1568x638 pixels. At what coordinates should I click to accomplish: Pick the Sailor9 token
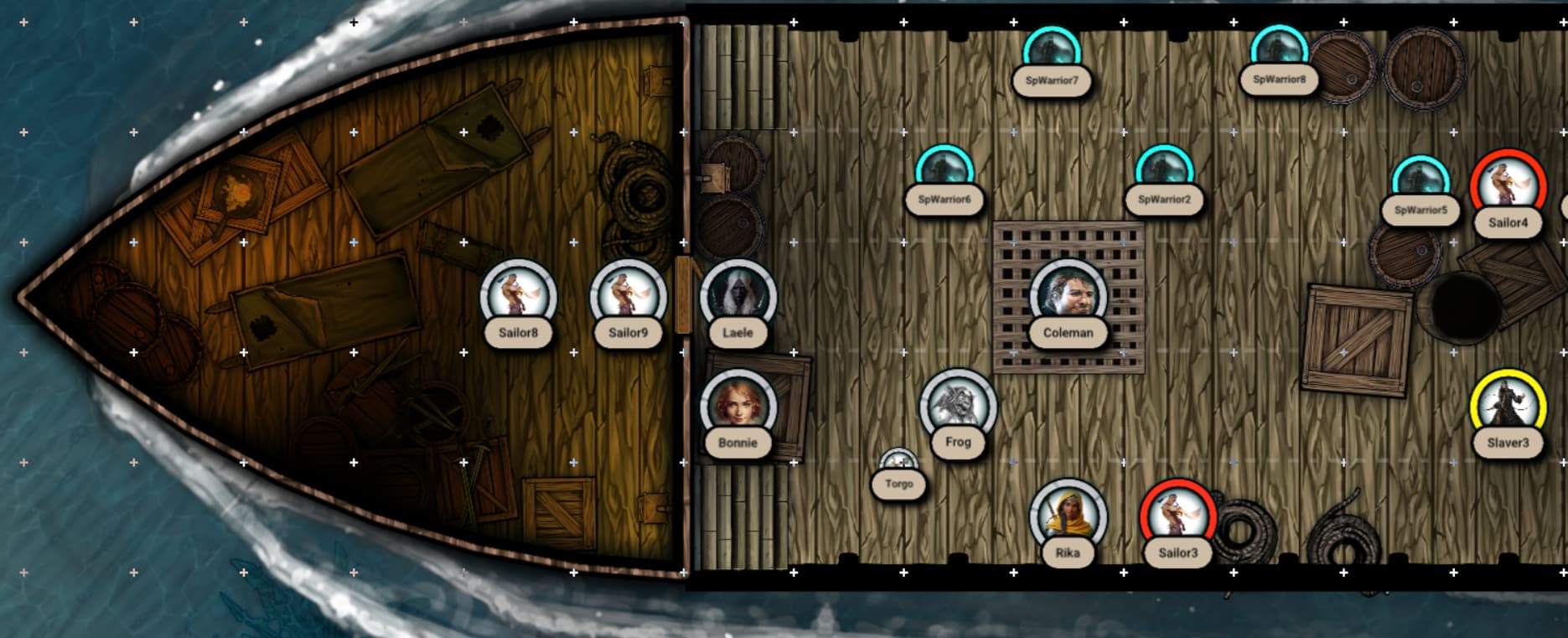coord(628,297)
